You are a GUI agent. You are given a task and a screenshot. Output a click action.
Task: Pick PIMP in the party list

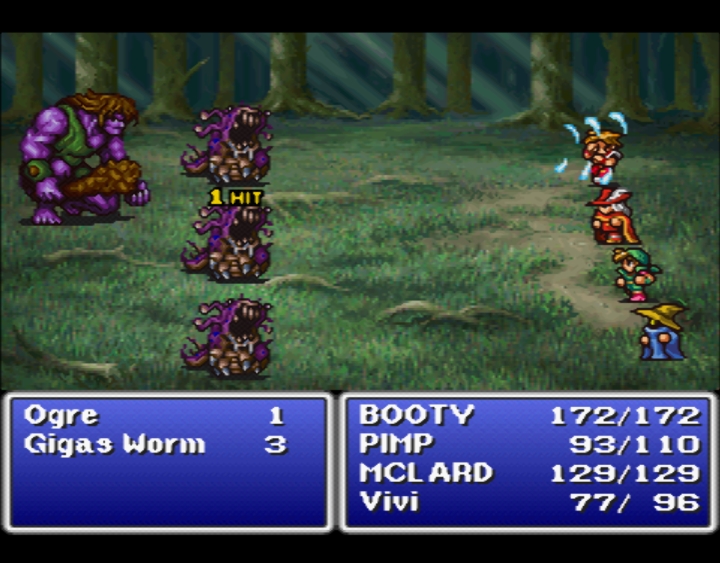click(396, 444)
